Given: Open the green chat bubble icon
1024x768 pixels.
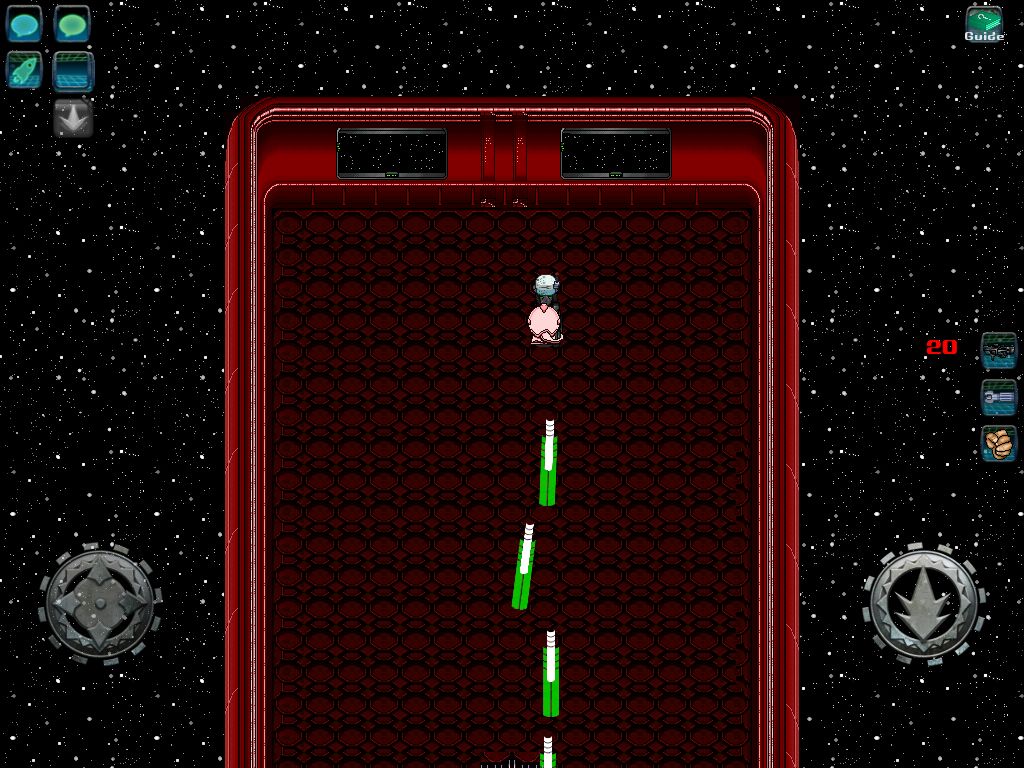Looking at the screenshot, I should click(72, 24).
